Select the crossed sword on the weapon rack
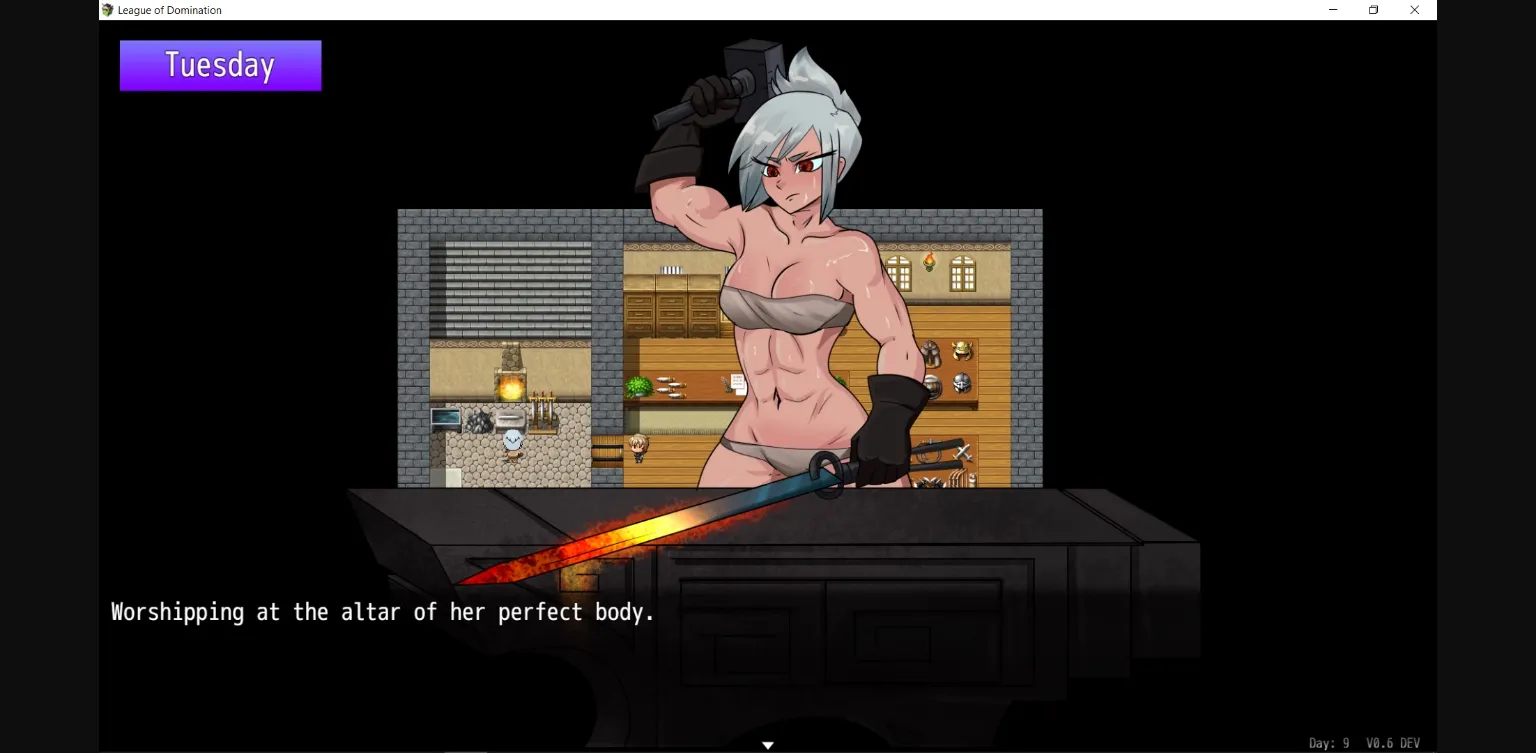 (963, 453)
